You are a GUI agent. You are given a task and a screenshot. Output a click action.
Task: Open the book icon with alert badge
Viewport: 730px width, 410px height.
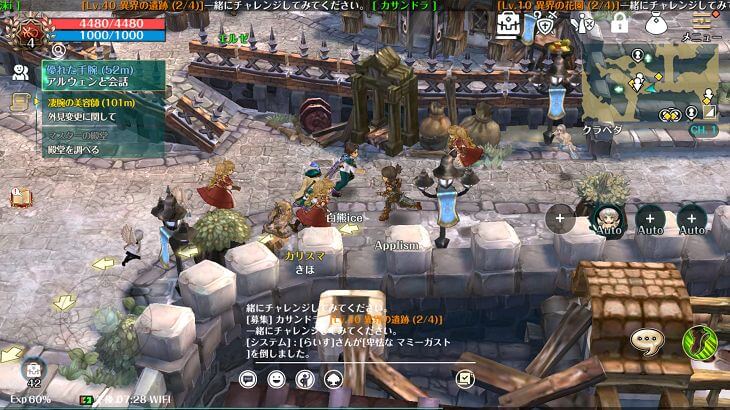coord(19,197)
